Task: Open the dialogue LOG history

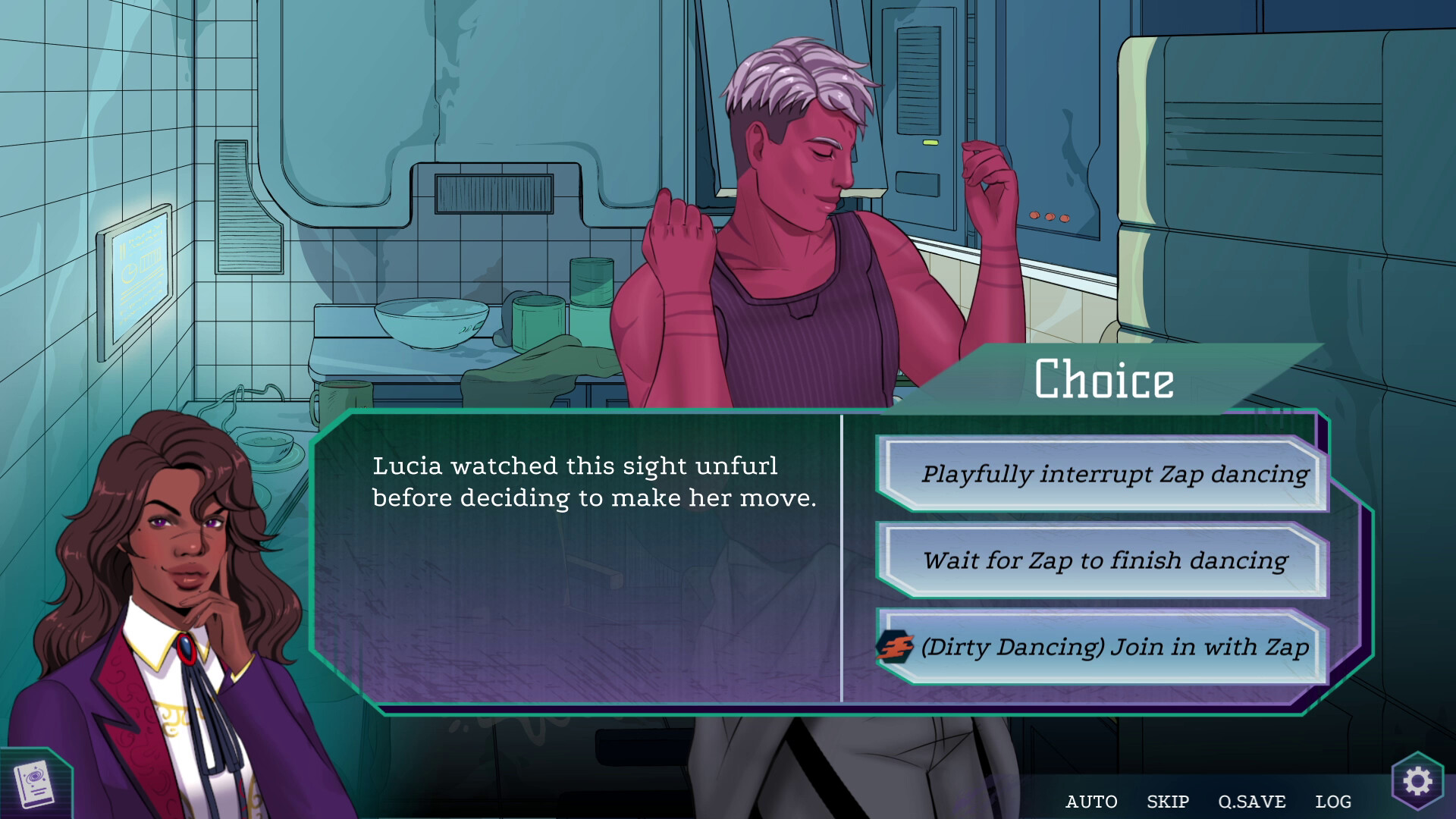Action: coord(1335,801)
